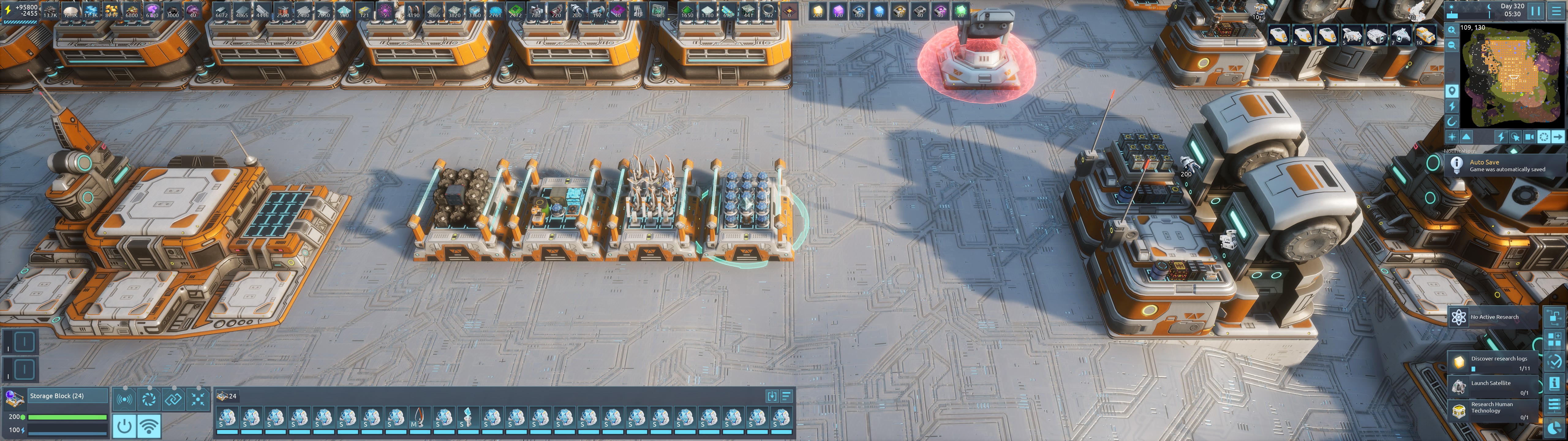The height and width of the screenshot is (441, 1568).
Task: Toggle the magnet filter beside the minimap
Action: [1452, 121]
